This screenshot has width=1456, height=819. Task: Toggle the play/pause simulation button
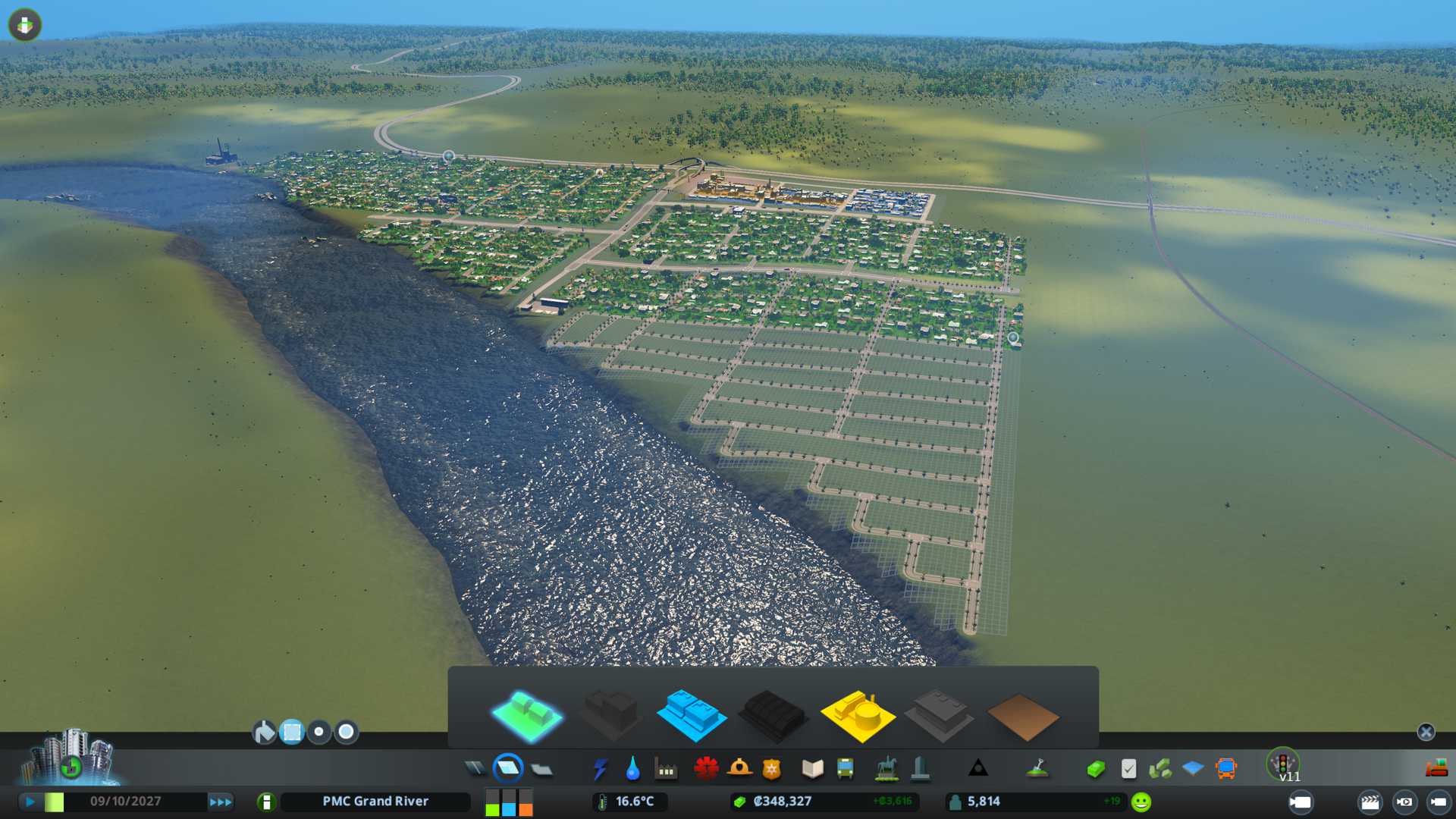coord(30,802)
